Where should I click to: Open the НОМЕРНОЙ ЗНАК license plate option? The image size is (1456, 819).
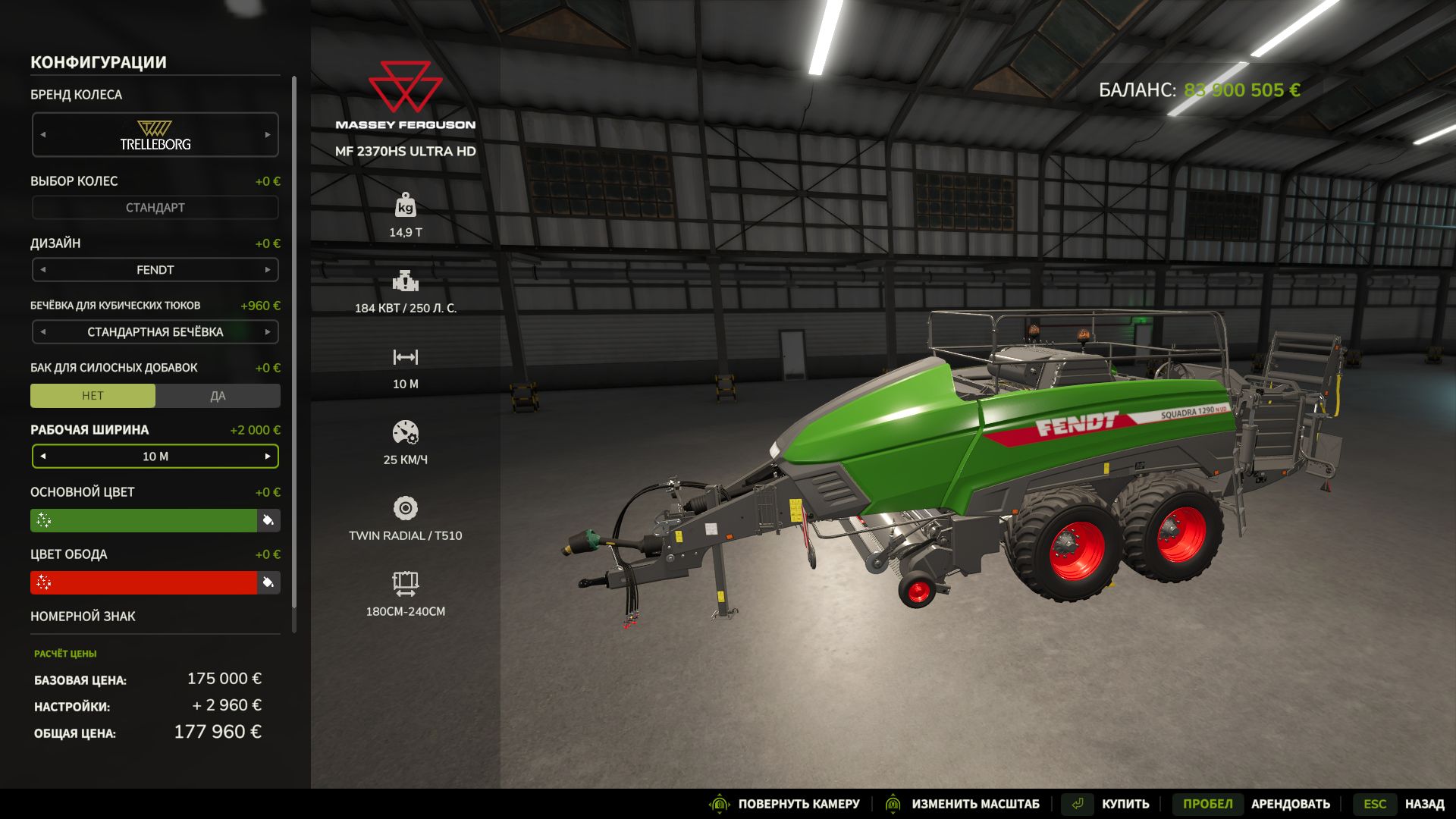pyautogui.click(x=83, y=617)
